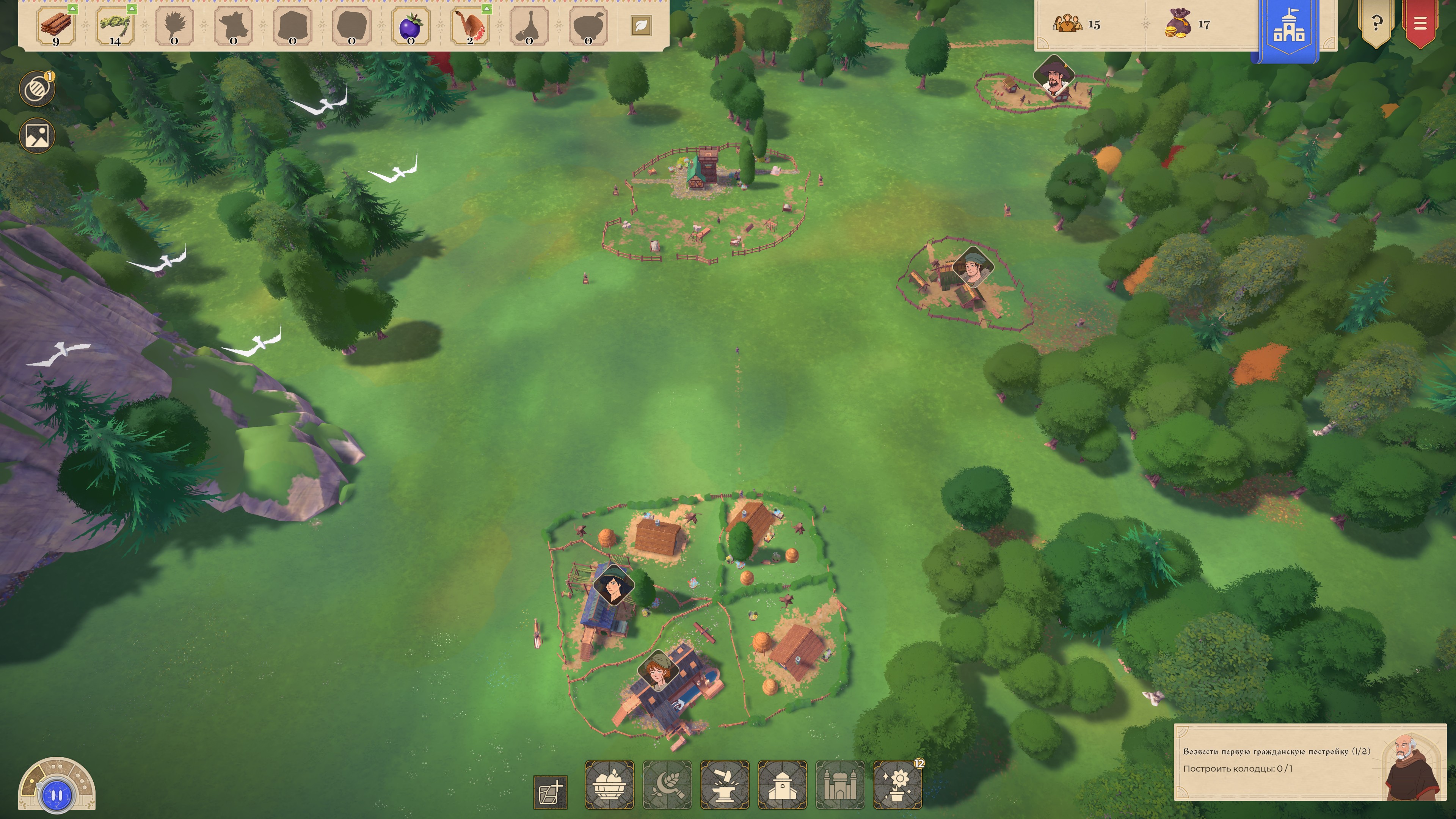Select the ham leg resource slot
The width and height of the screenshot is (1456, 819).
tap(470, 26)
